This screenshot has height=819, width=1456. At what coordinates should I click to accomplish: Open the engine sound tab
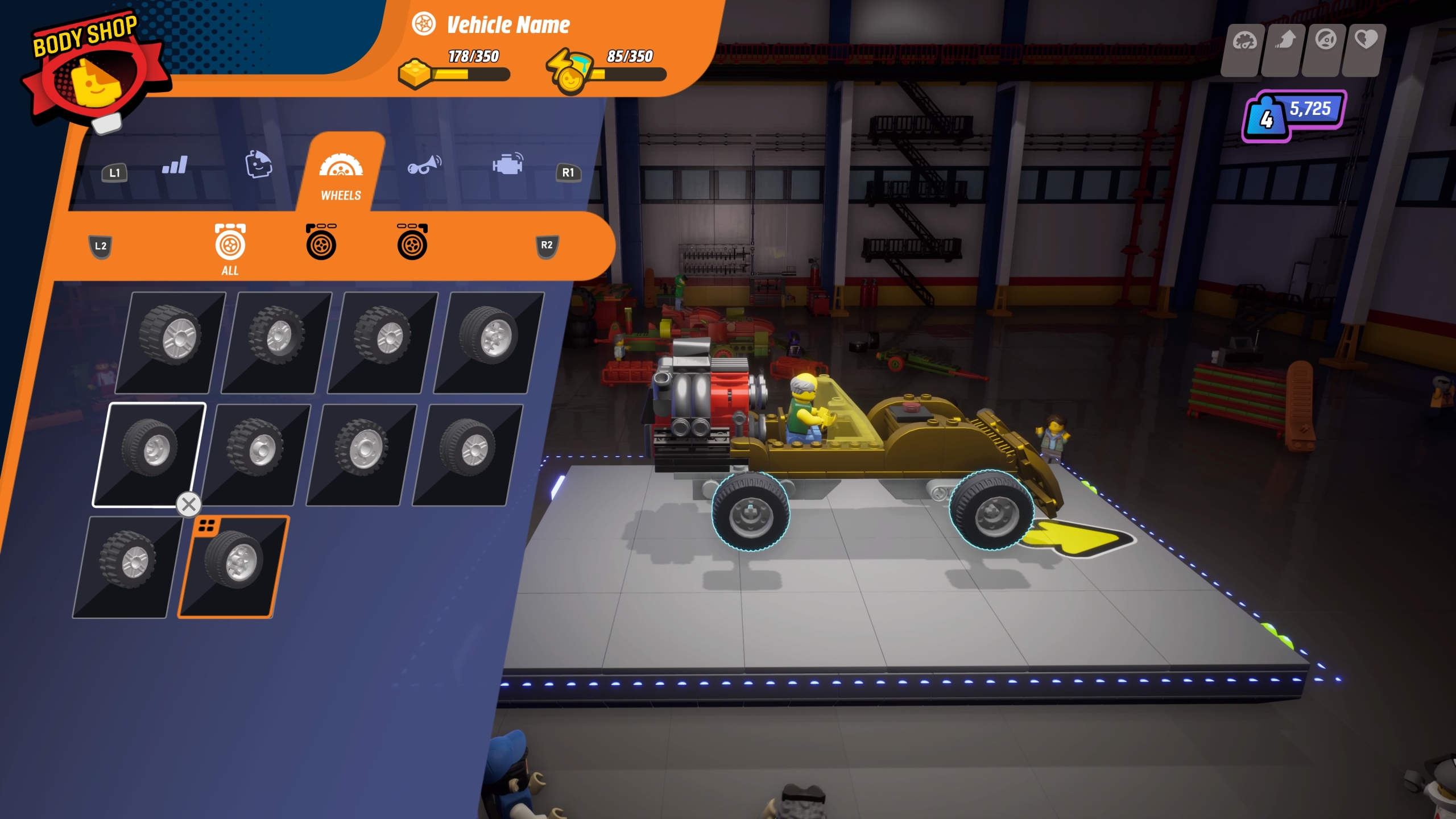click(x=507, y=164)
